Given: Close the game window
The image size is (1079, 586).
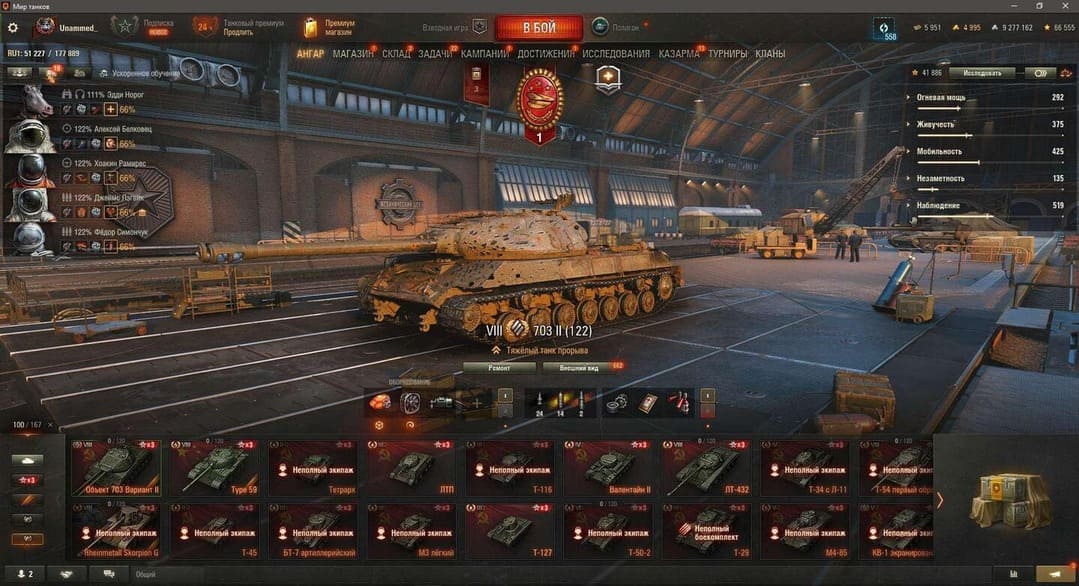Looking at the screenshot, I should (x=1066, y=6).
